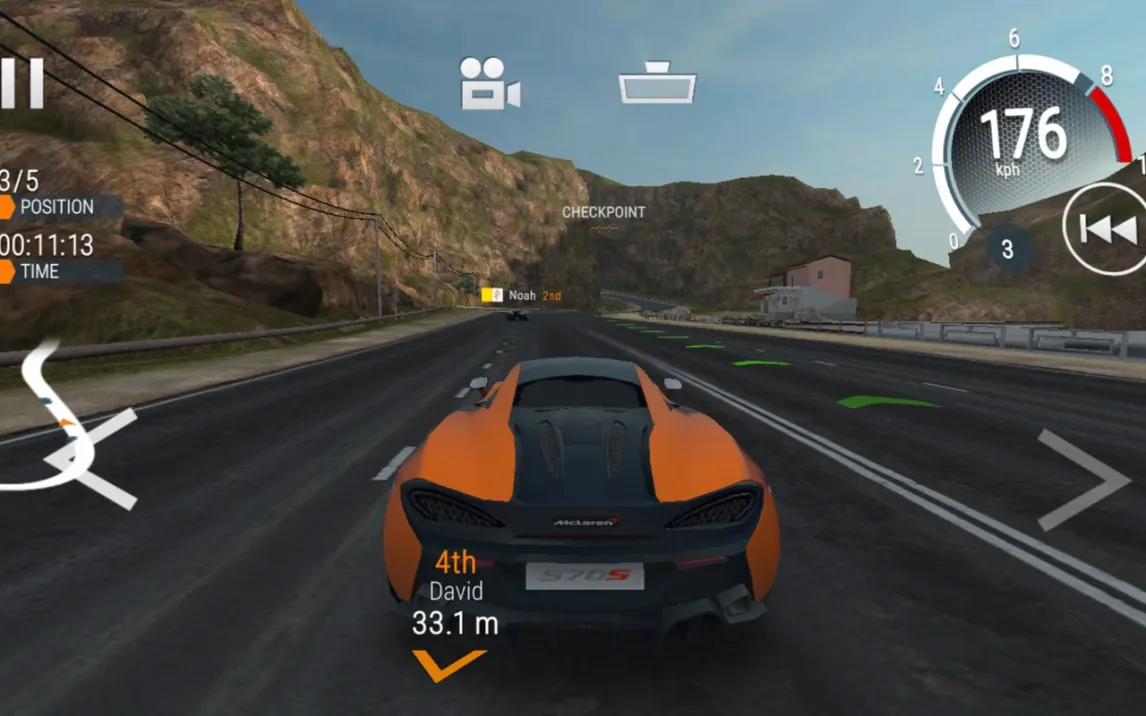This screenshot has width=1146, height=716.
Task: Toggle the rear-view mirror icon
Action: pos(657,83)
